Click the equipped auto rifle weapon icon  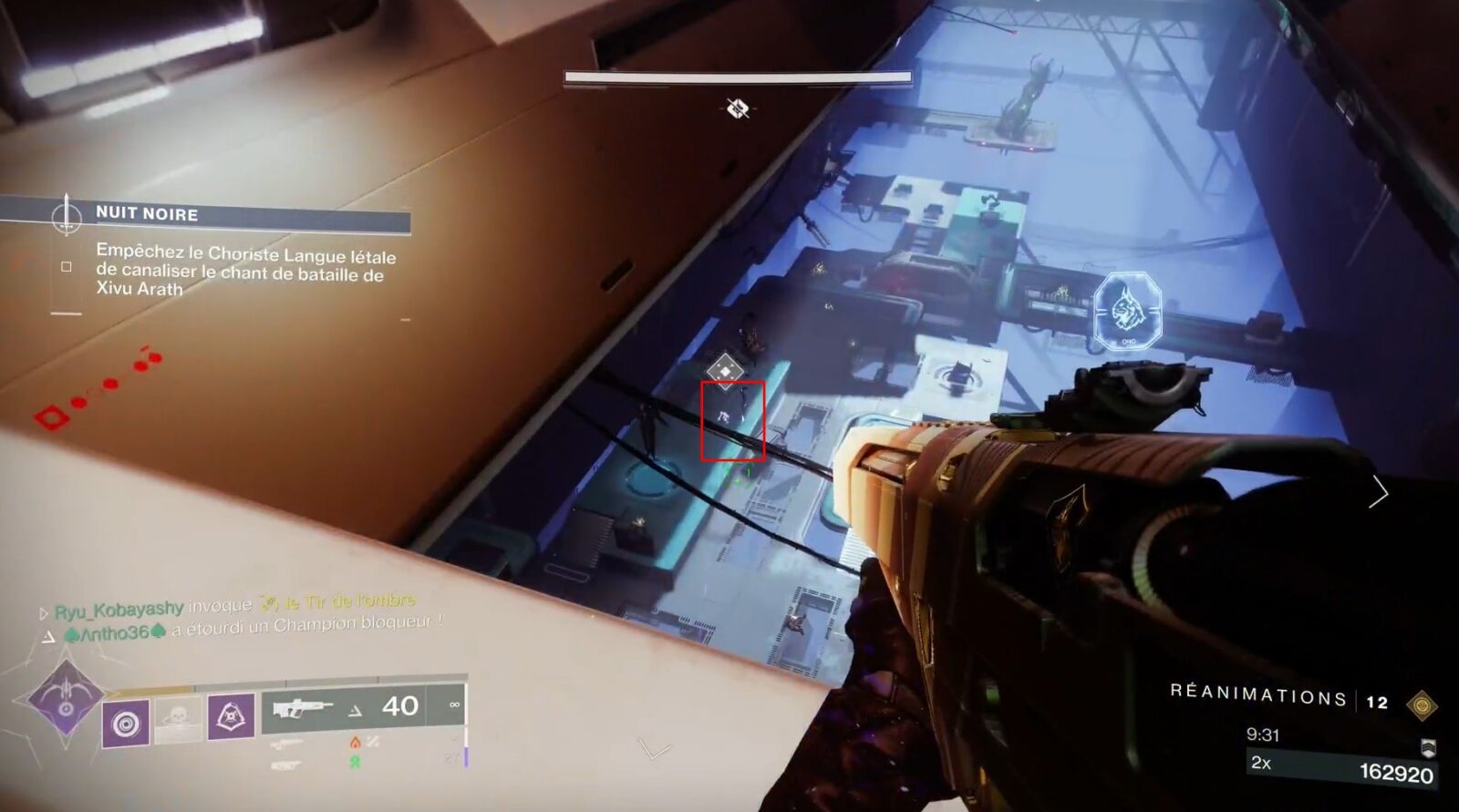(303, 708)
